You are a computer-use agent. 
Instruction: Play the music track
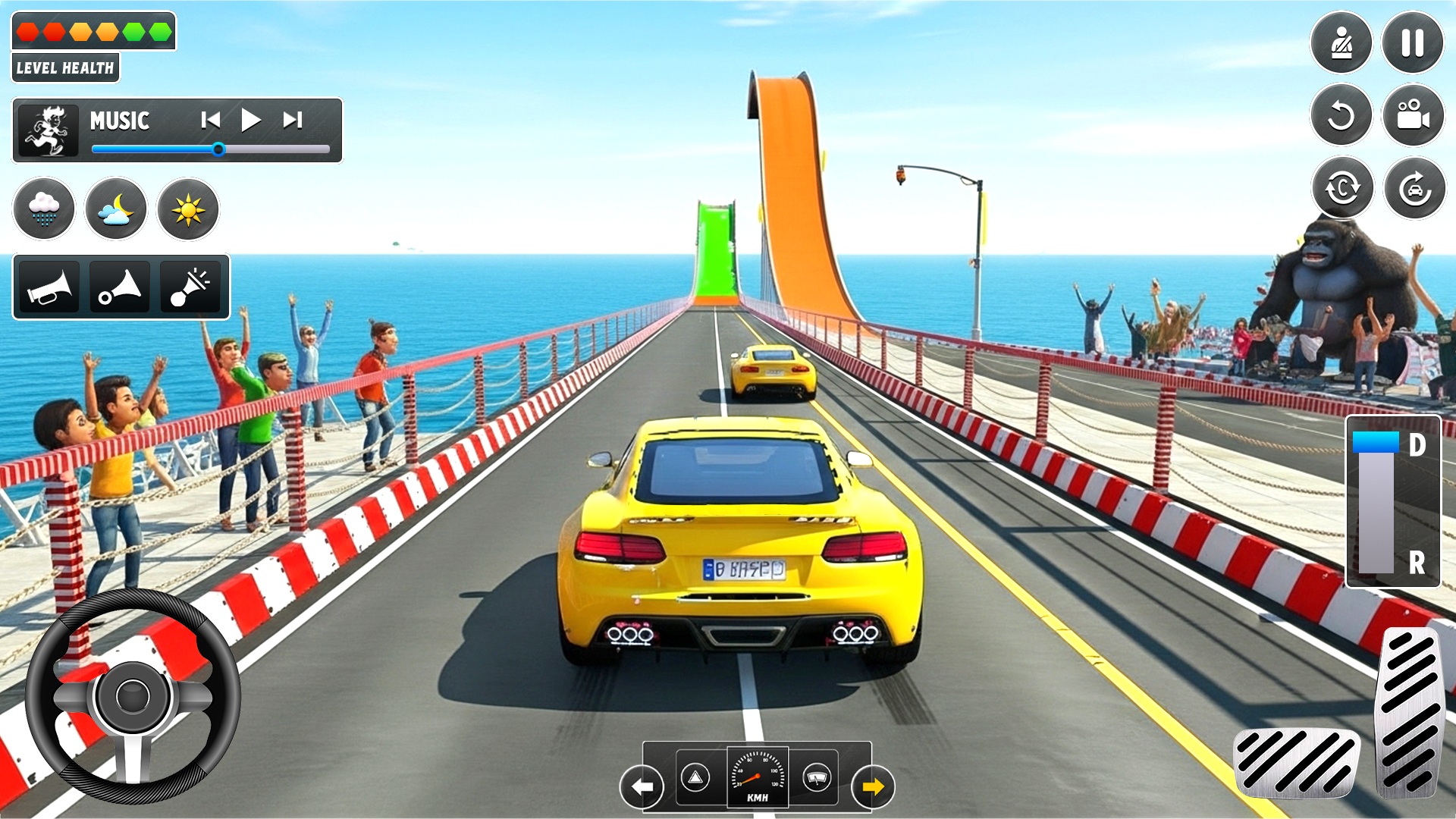point(250,120)
